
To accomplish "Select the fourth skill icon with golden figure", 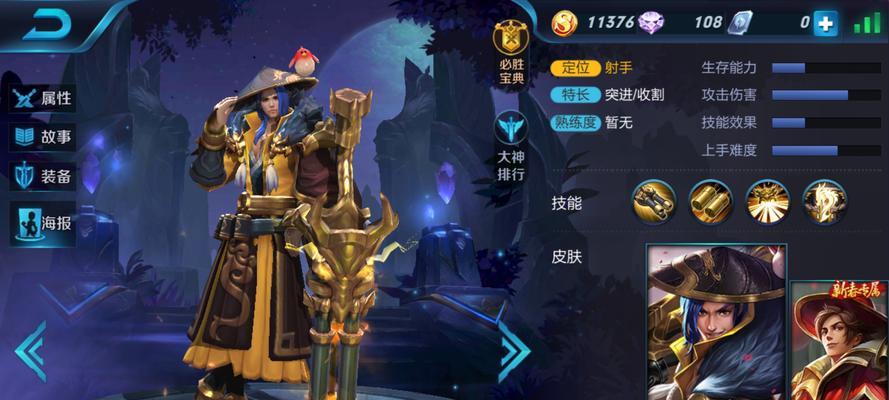I will pyautogui.click(x=824, y=201).
